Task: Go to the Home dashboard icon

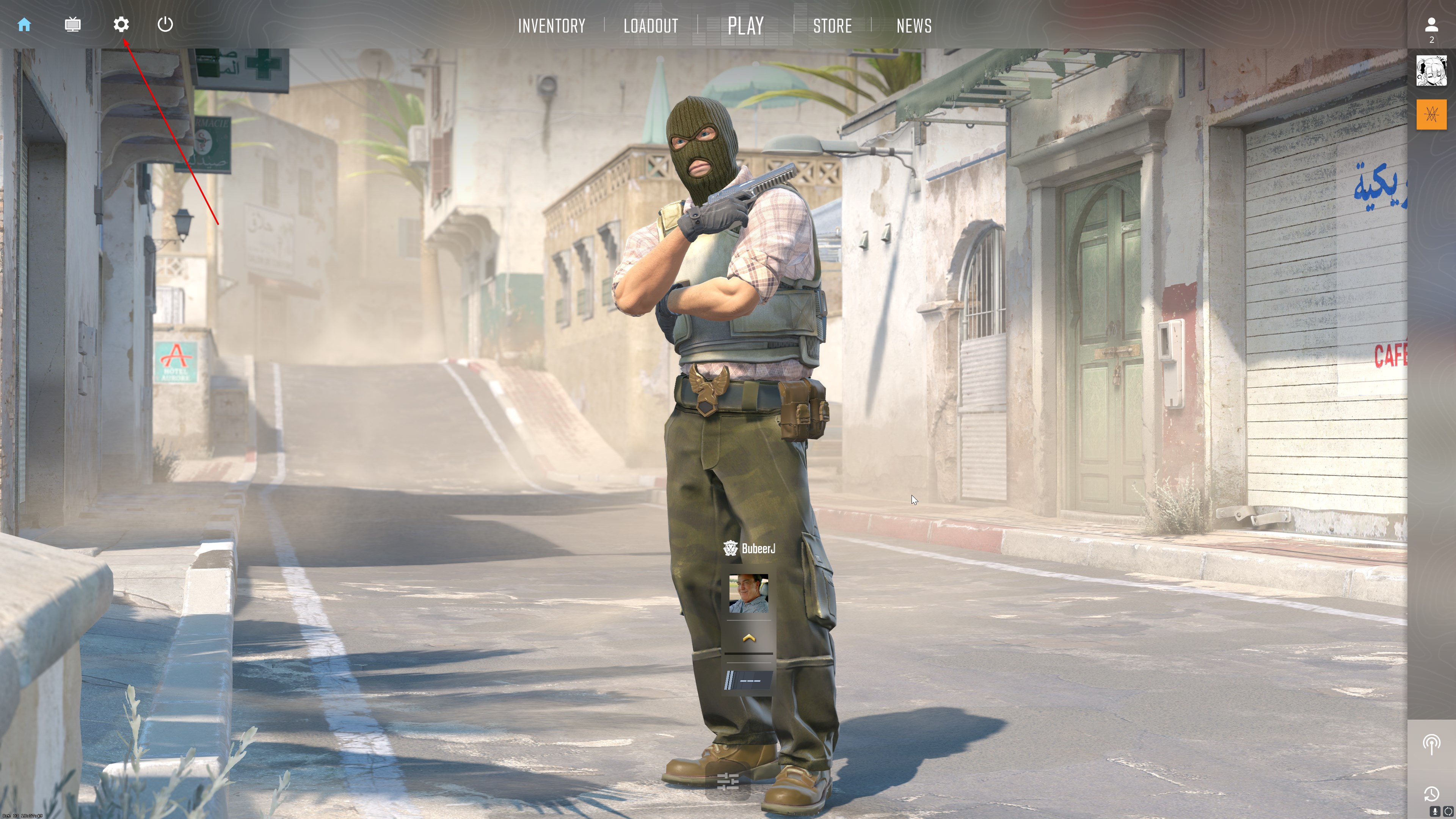Action: [x=24, y=24]
